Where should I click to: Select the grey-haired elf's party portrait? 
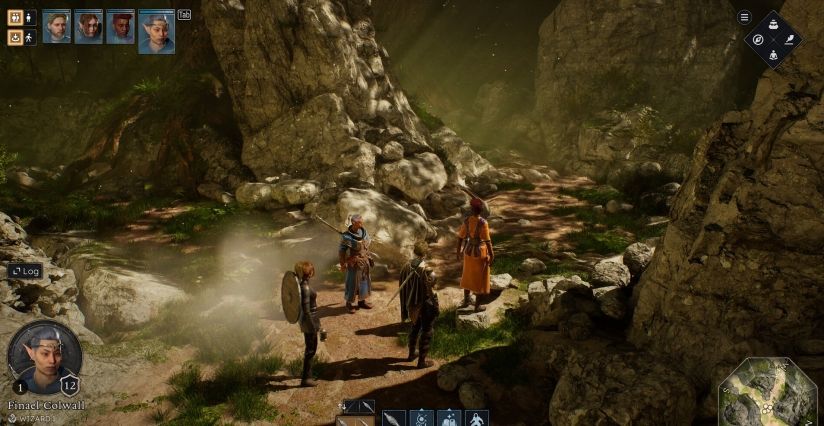(x=157, y=31)
